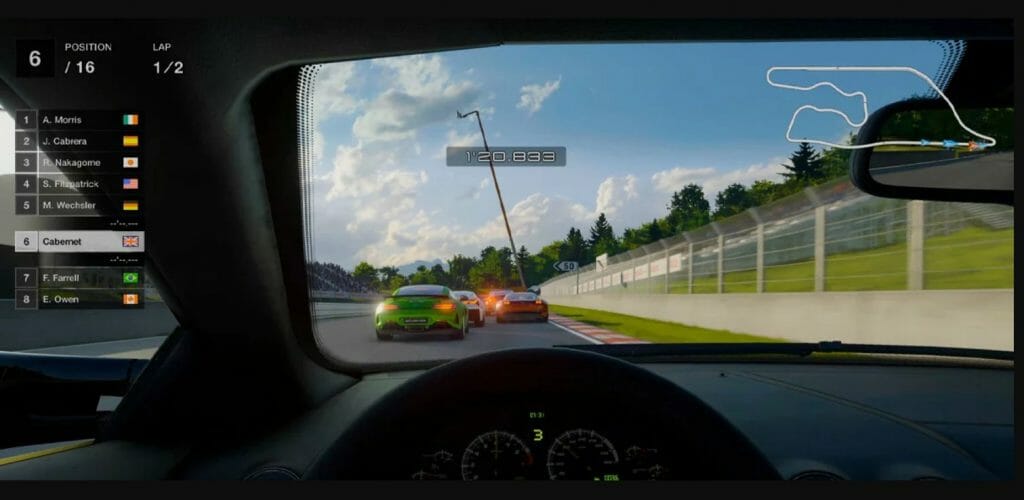Viewport: 1024px width, 500px height.
Task: Open the track outline minimap
Action: pos(880,108)
